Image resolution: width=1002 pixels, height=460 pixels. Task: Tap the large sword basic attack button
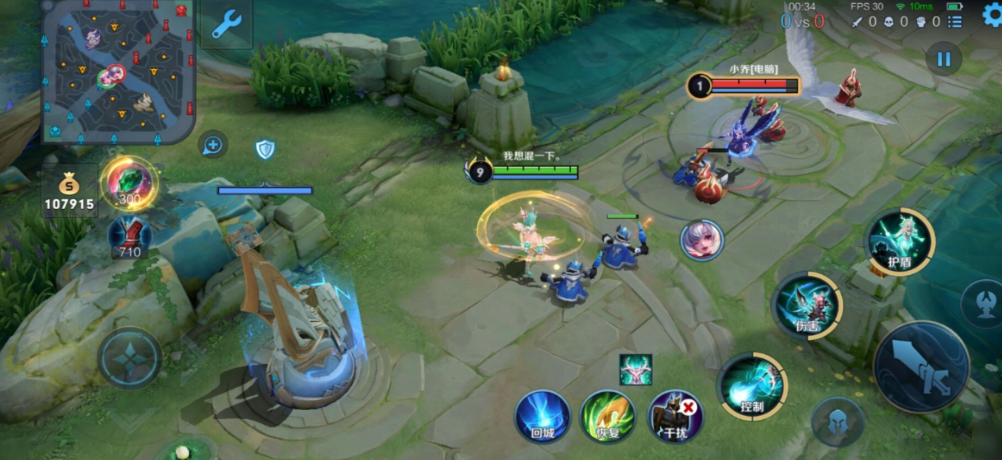[x=921, y=366]
